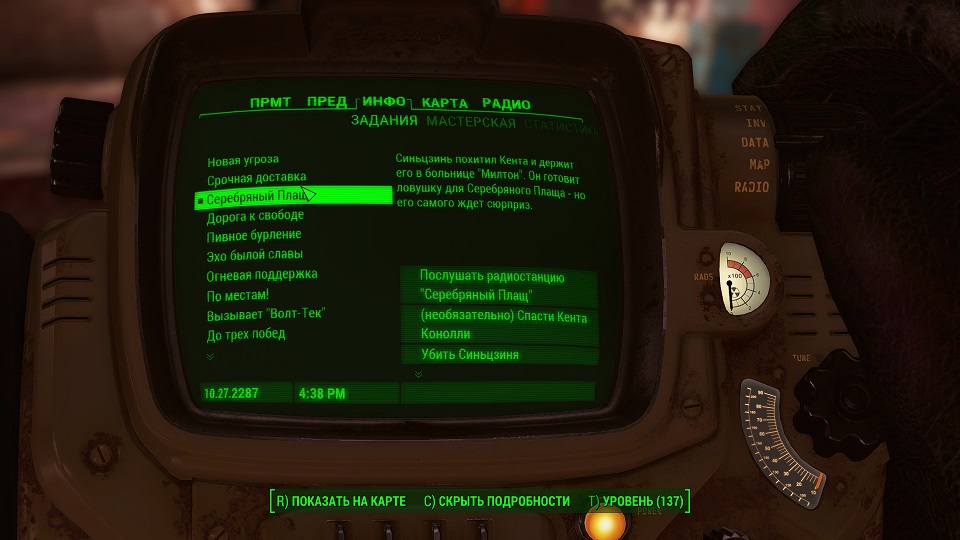Choose the quest До трех побед

pyautogui.click(x=246, y=333)
